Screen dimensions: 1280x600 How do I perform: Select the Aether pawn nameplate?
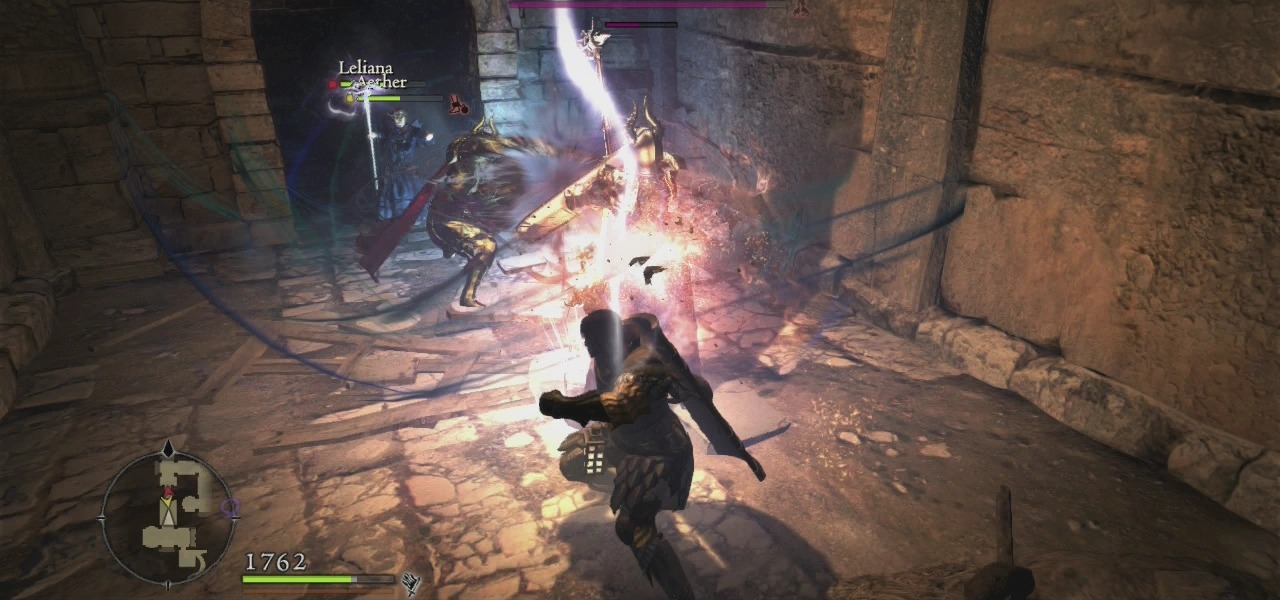click(382, 83)
